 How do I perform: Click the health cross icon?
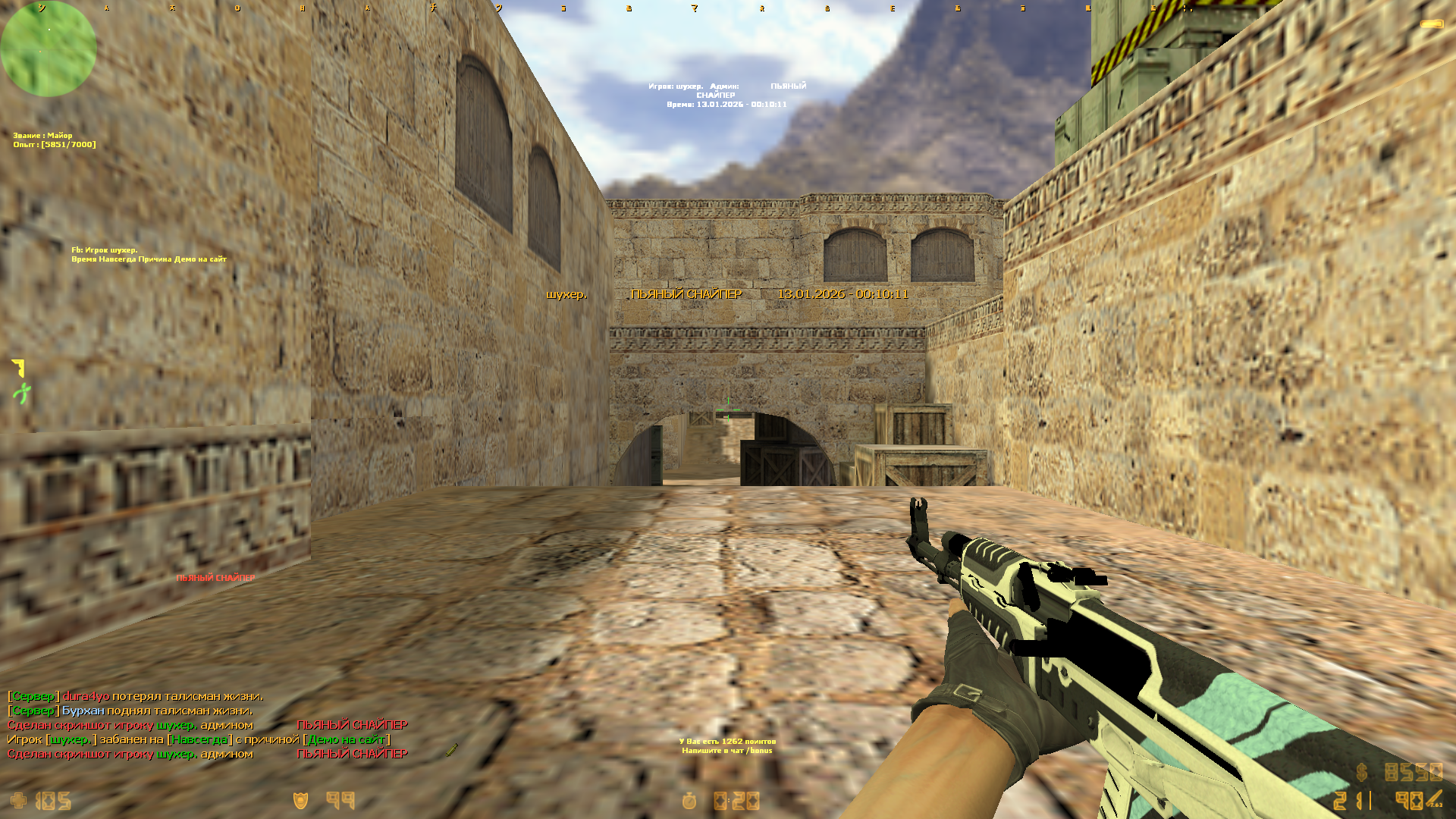[x=18, y=801]
